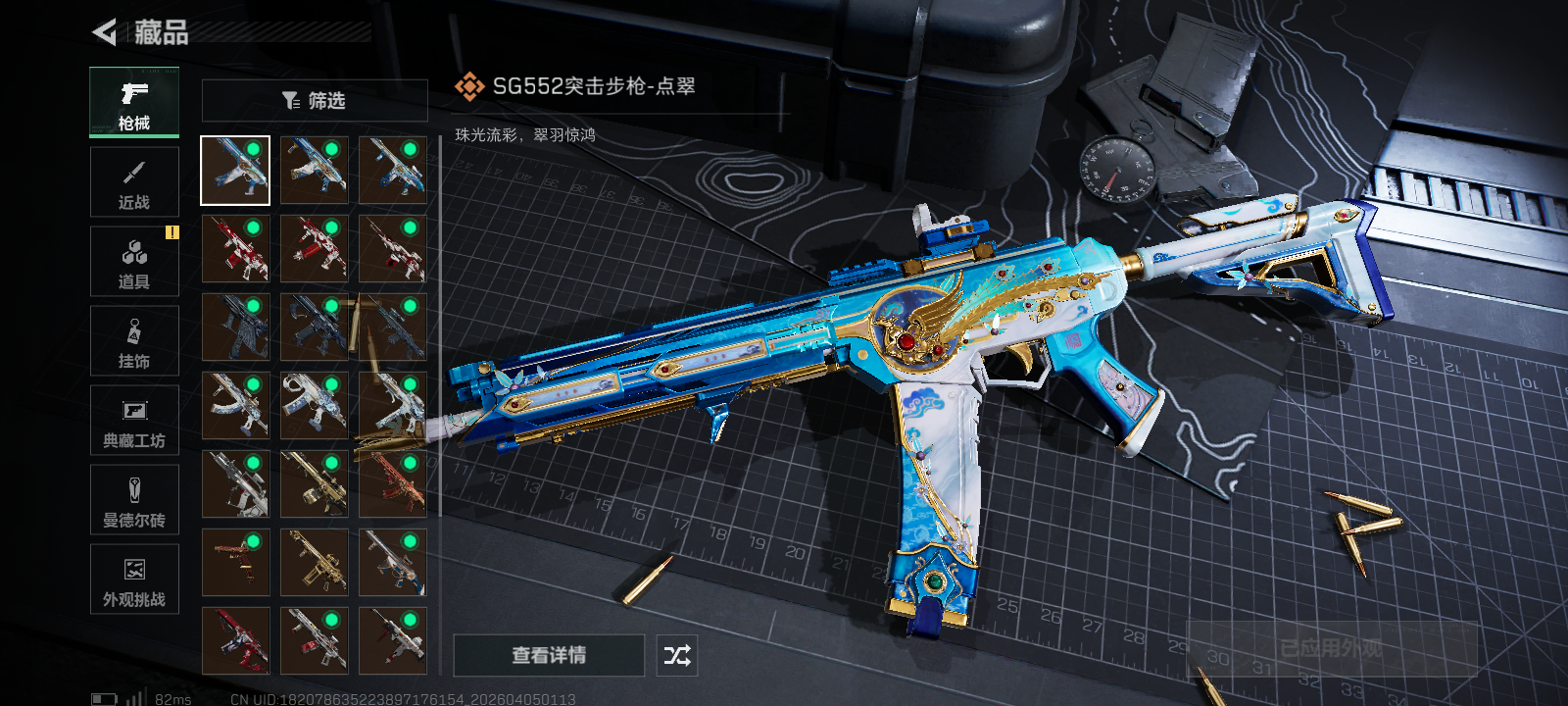Select a red skin thumbnail in the second row
Image resolution: width=1568 pixels, height=706 pixels.
(x=236, y=248)
